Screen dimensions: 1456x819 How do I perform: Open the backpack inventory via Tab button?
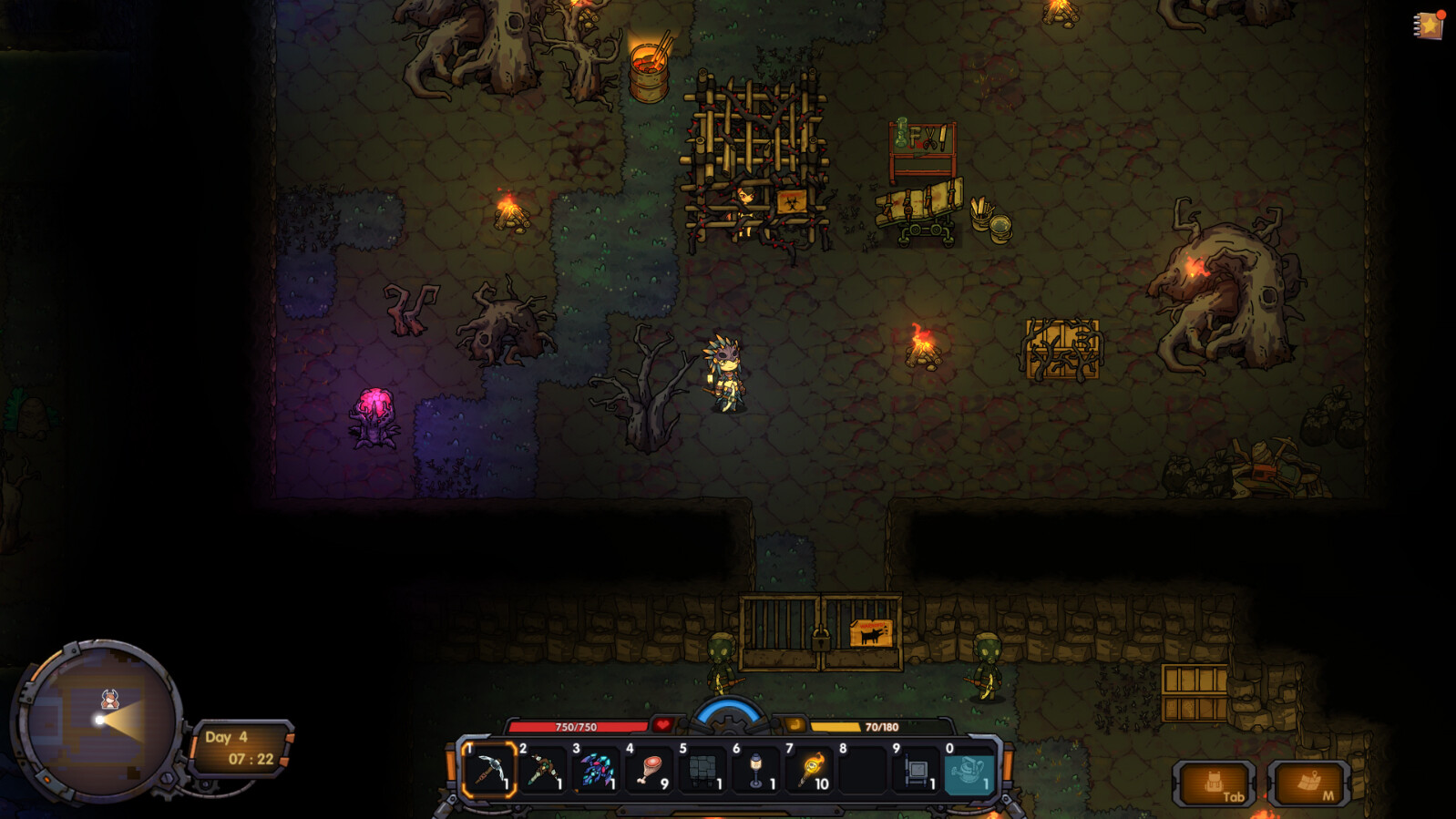pyautogui.click(x=1215, y=782)
